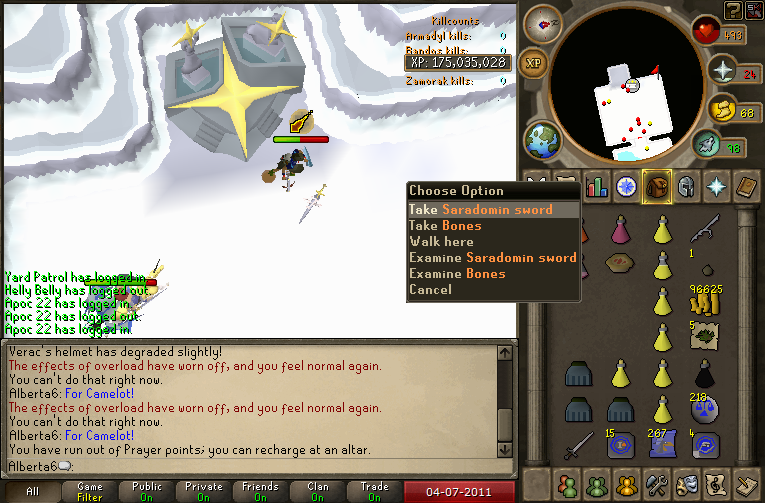This screenshot has width=765, height=503.
Task: Choose Examine Saradomin sword
Action: [x=492, y=258]
